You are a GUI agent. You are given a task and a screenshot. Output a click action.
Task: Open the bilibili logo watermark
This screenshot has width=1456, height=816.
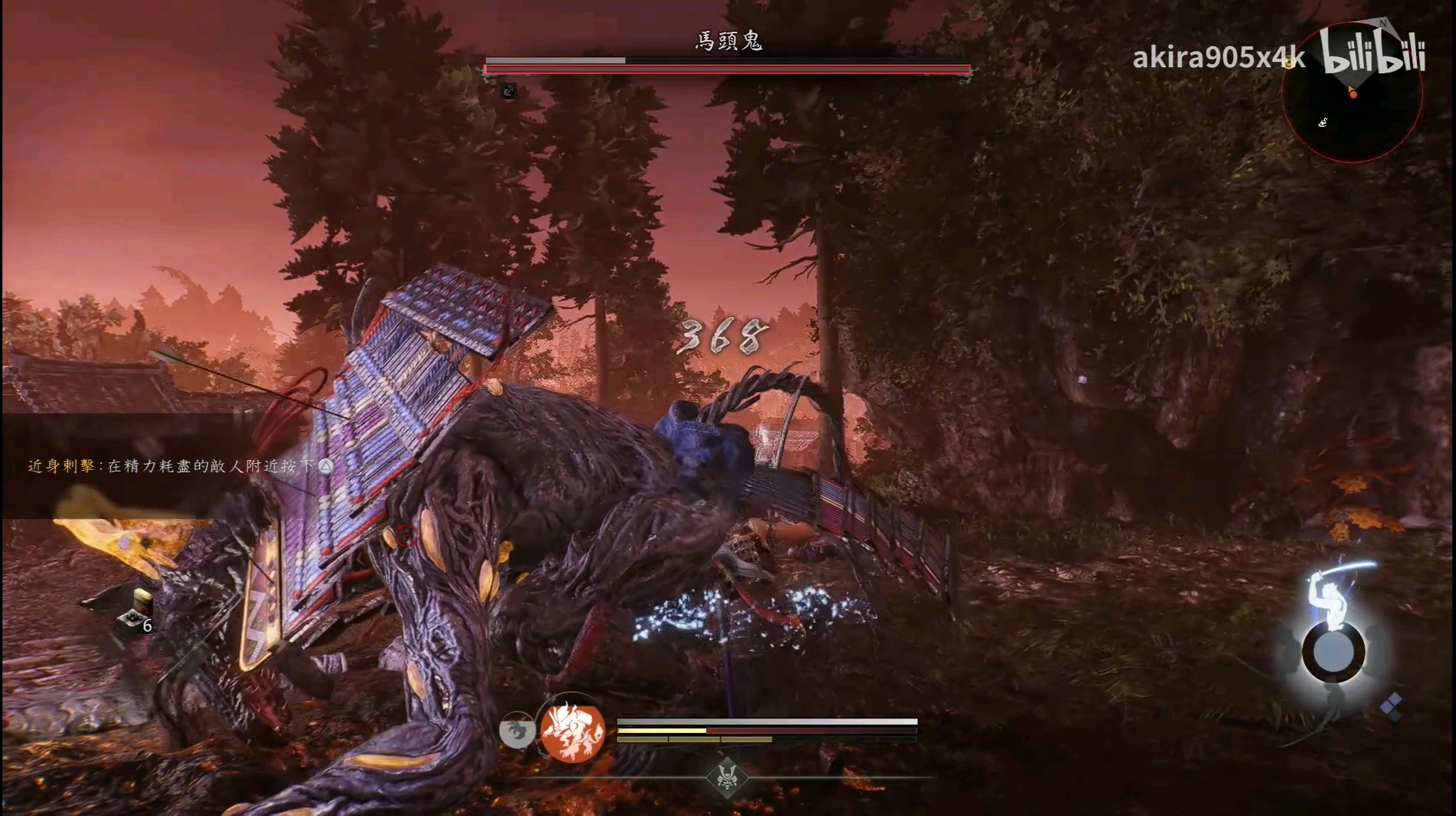tap(1374, 51)
